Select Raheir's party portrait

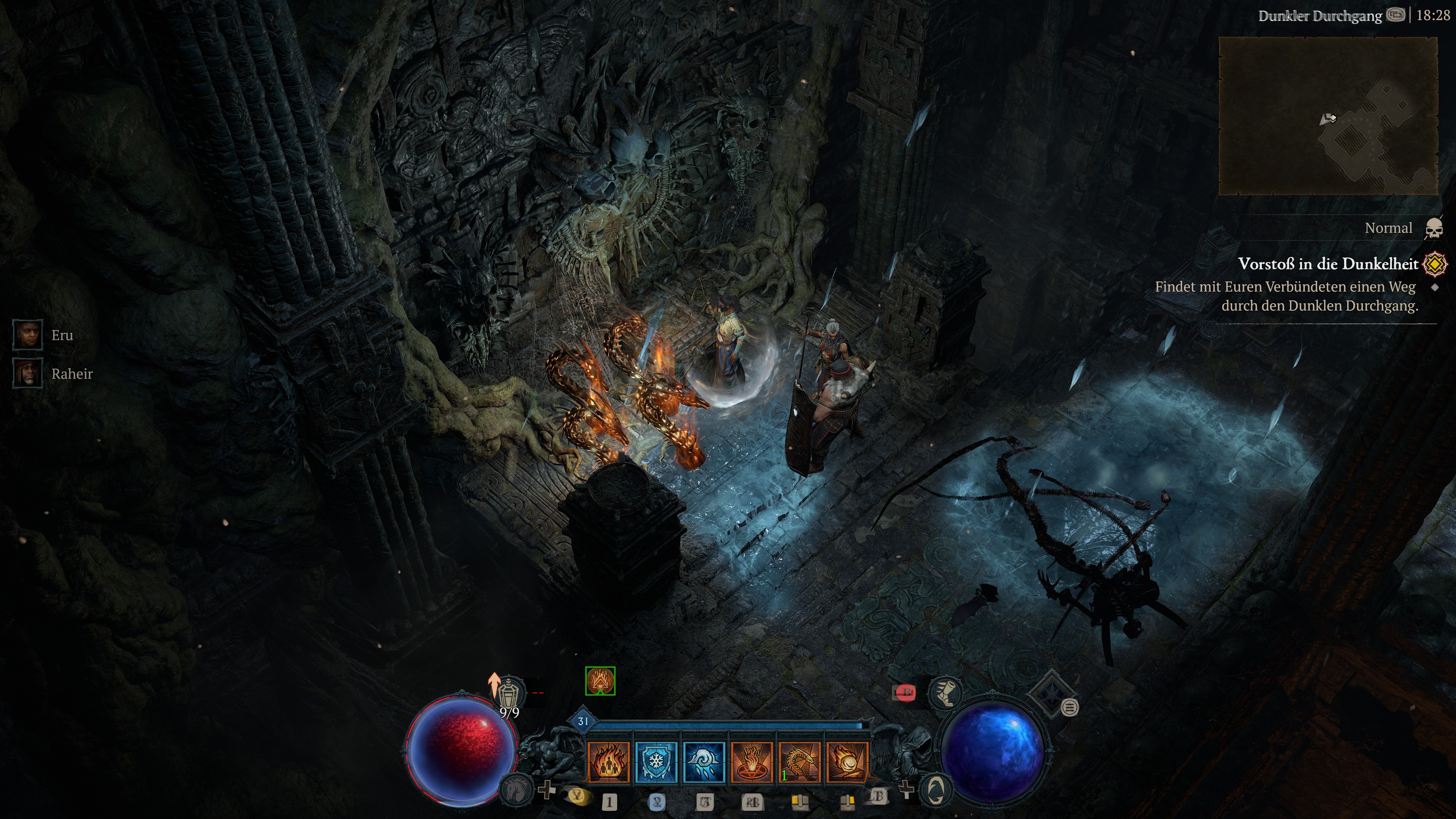pos(28,374)
